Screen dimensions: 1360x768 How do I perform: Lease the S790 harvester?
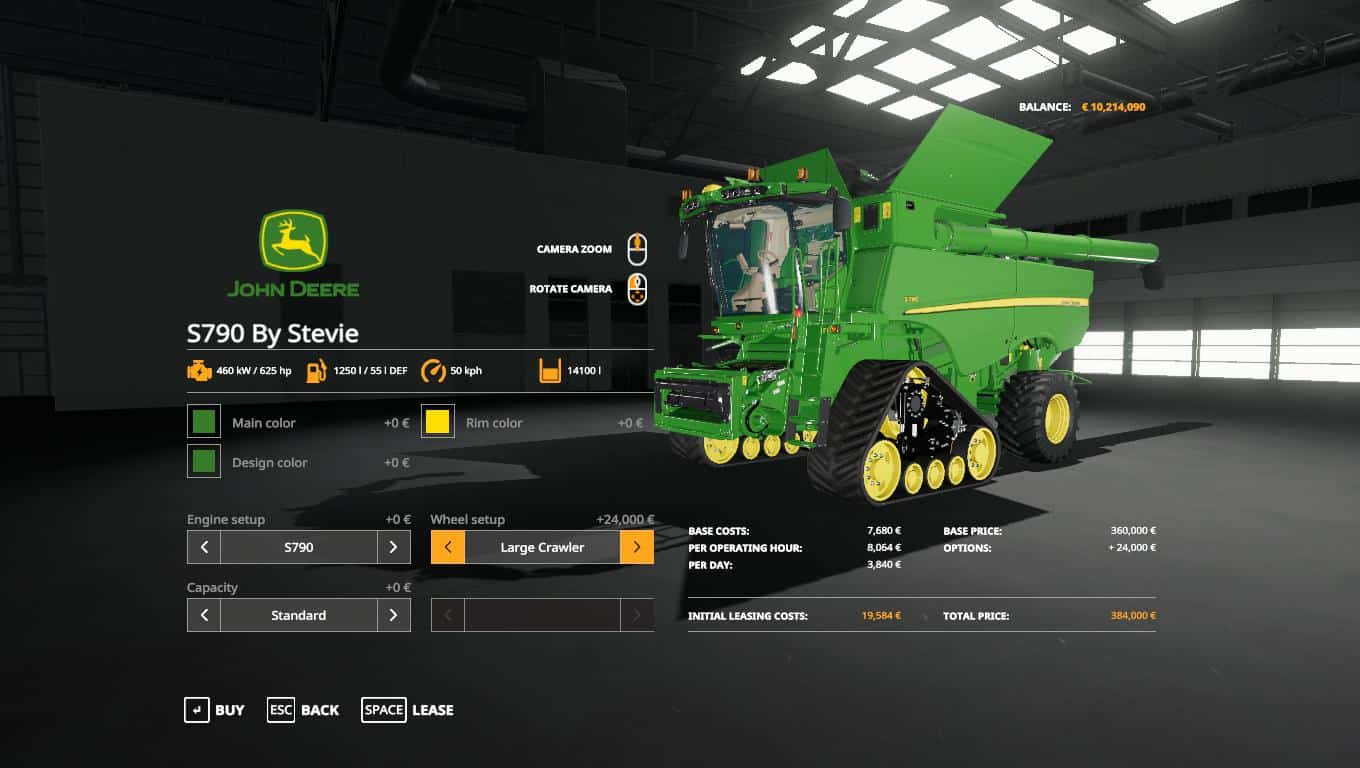tap(407, 710)
